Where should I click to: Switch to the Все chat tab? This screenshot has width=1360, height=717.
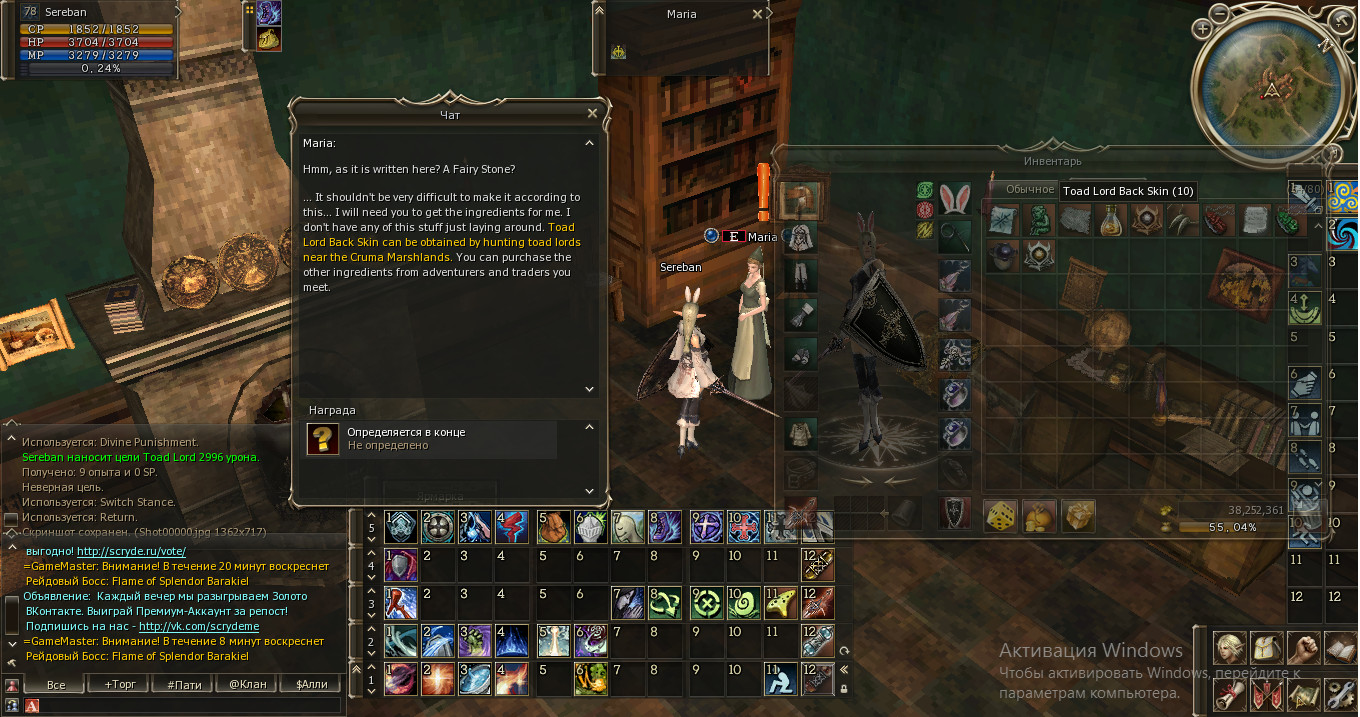click(x=56, y=685)
